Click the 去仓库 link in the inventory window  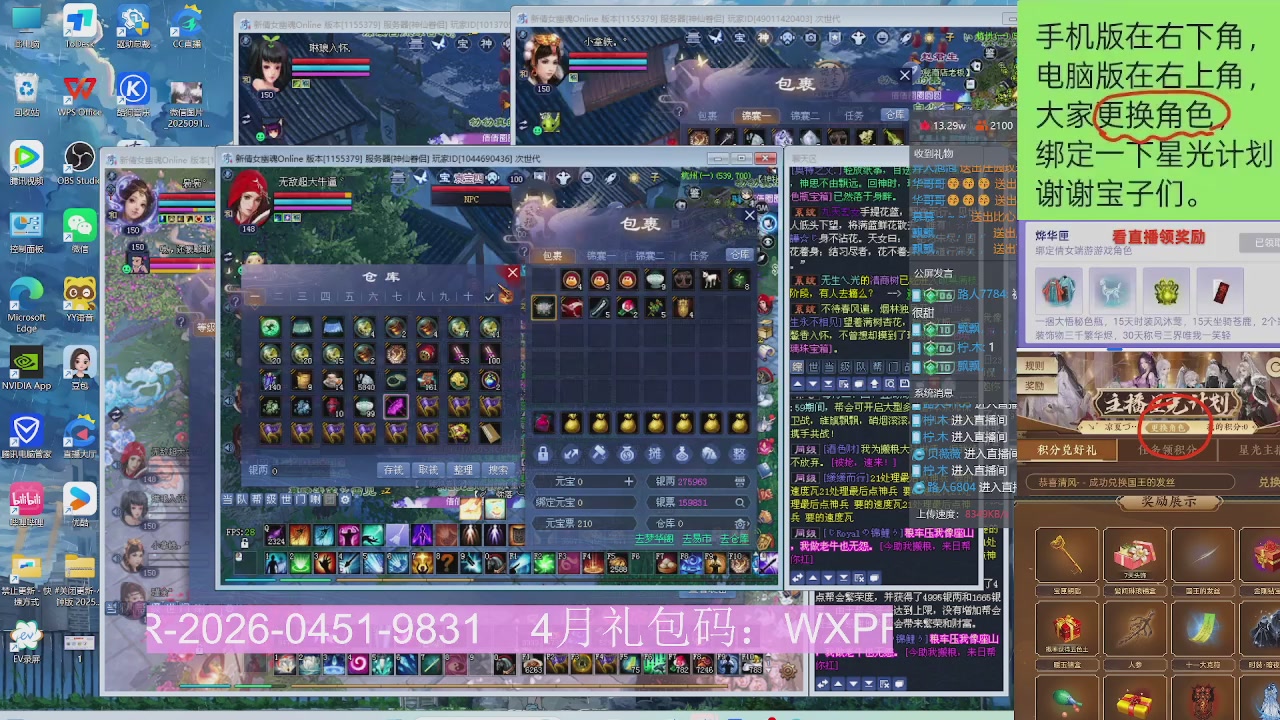pyautogui.click(x=736, y=538)
